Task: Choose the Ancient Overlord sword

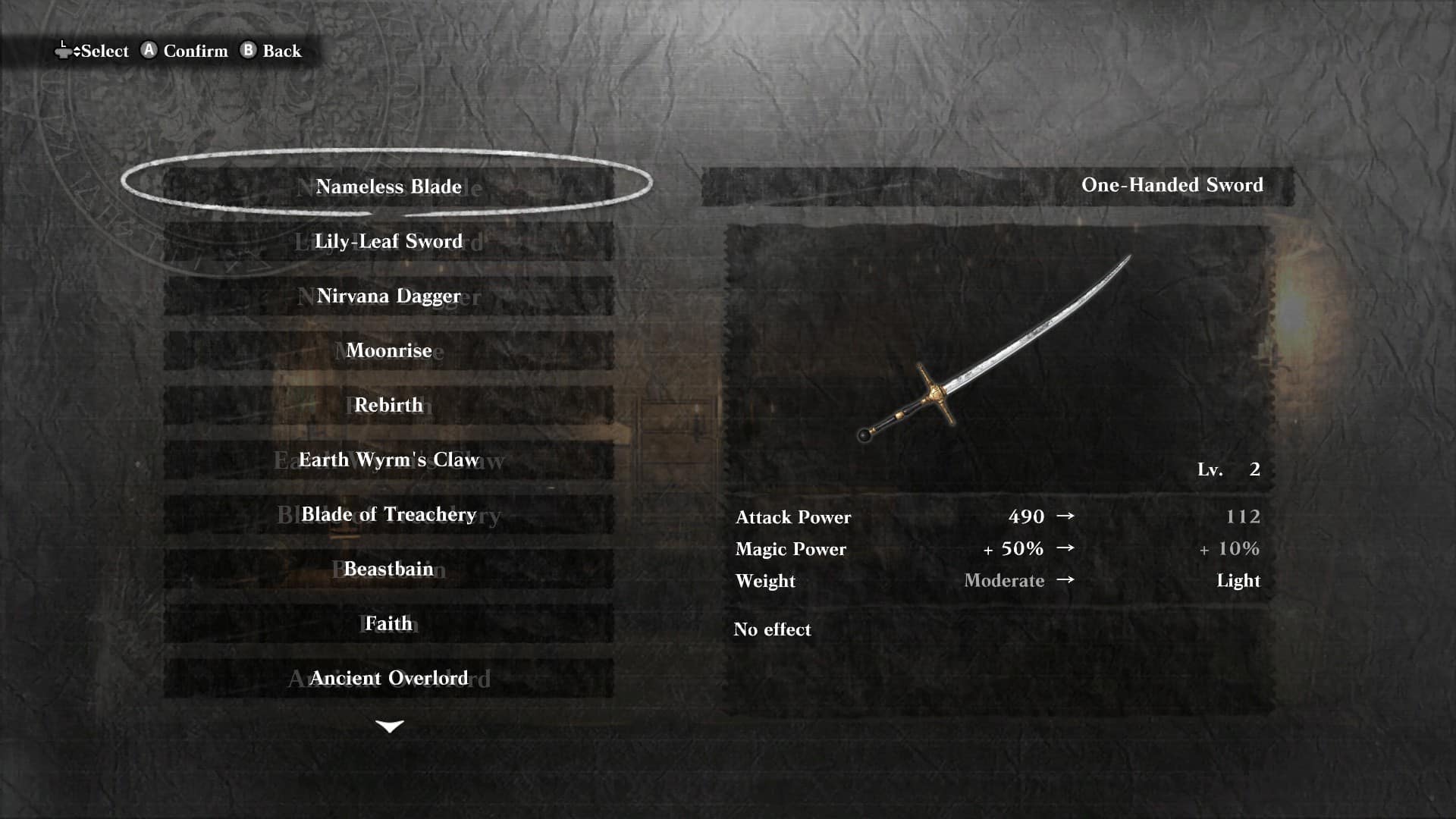Action: tap(388, 678)
